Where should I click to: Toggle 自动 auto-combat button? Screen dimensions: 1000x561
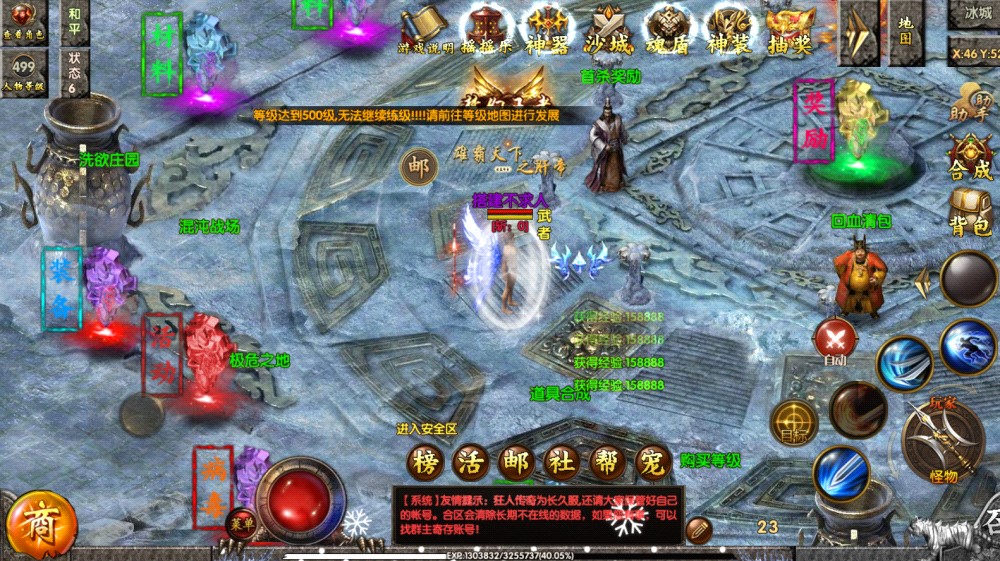pos(833,342)
